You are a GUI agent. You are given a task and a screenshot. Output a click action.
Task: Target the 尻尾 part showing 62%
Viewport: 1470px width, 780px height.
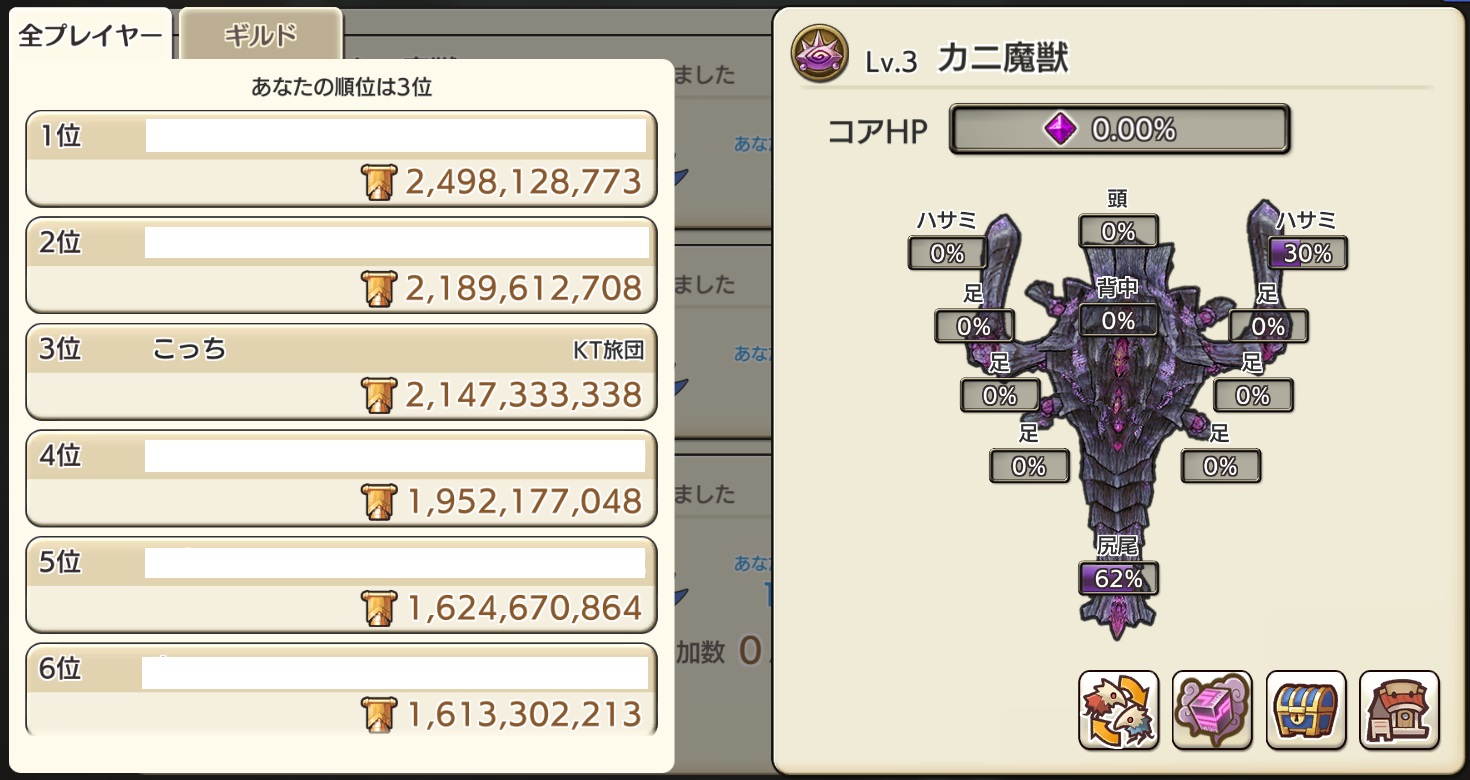(1118, 578)
